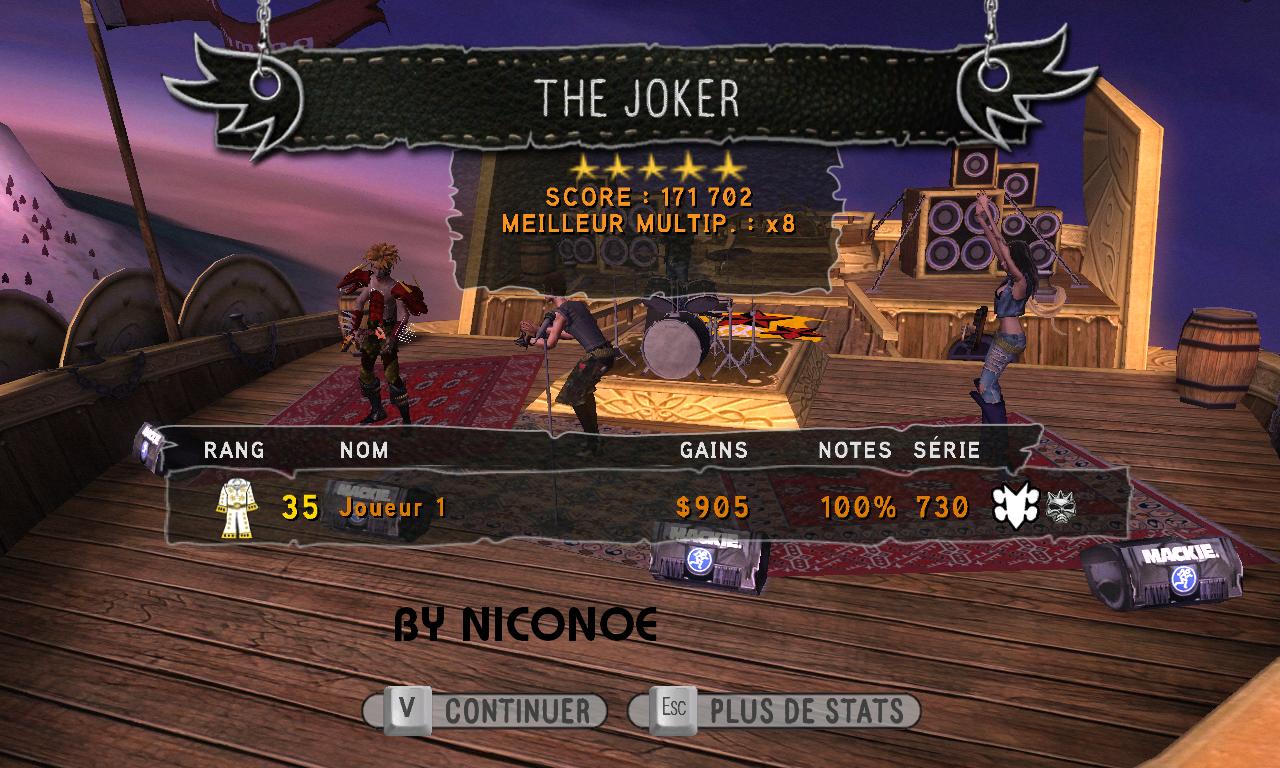Open PLUS DE STATS details
Image resolution: width=1280 pixels, height=768 pixels.
click(x=774, y=711)
